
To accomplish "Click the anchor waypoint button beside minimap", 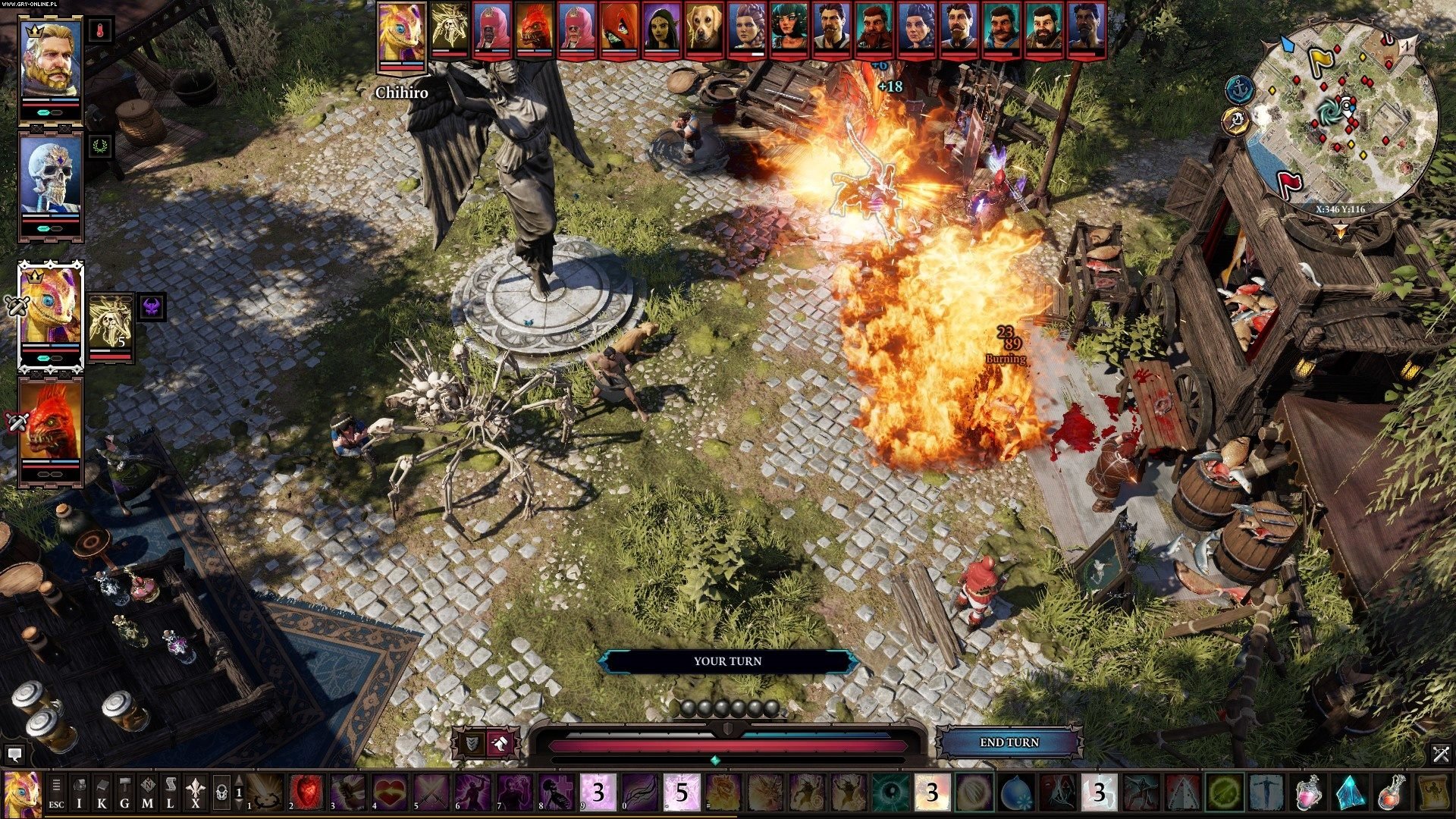I will (x=1238, y=89).
